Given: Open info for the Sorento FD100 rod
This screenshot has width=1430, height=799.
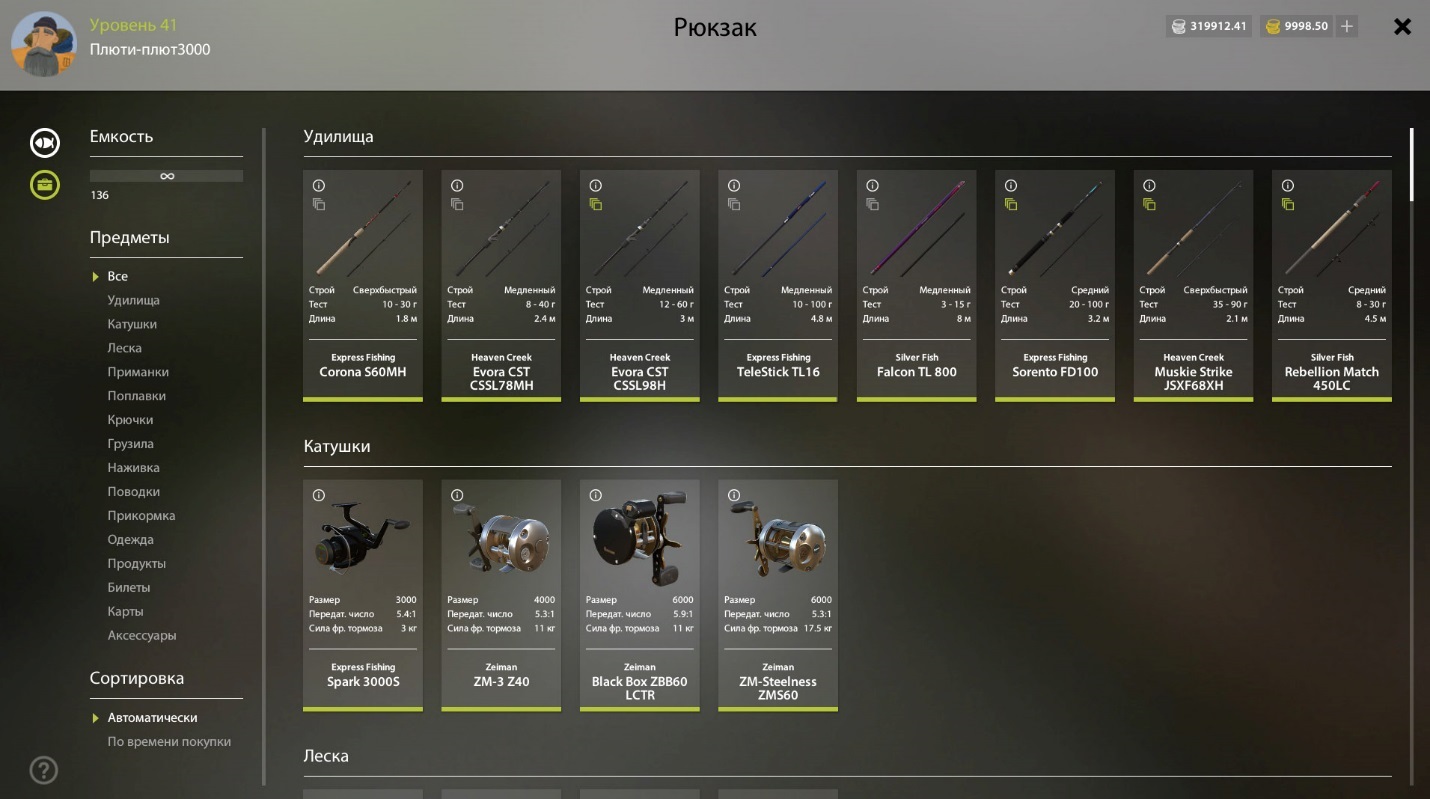Looking at the screenshot, I should pyautogui.click(x=1011, y=186).
